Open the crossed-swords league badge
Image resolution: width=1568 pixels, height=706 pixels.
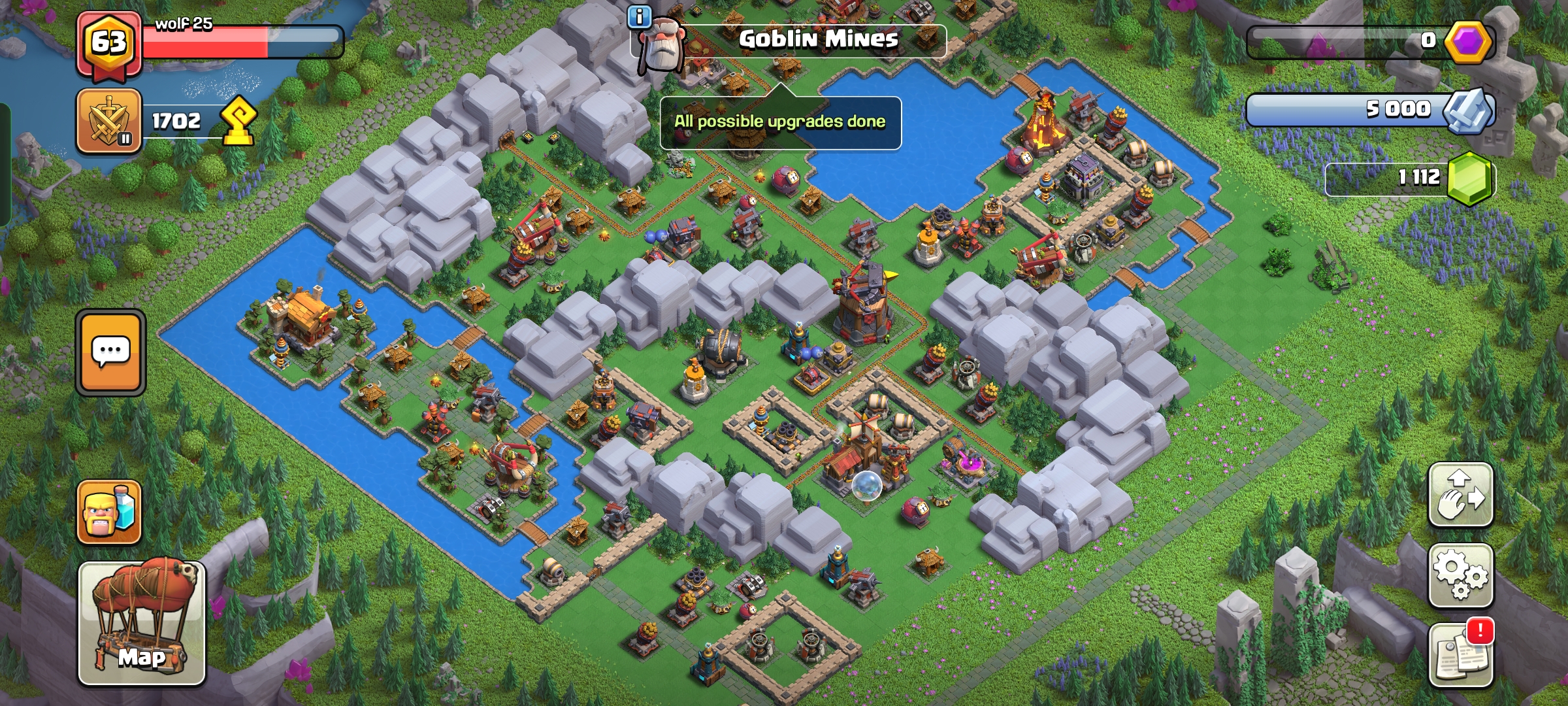click(x=109, y=122)
